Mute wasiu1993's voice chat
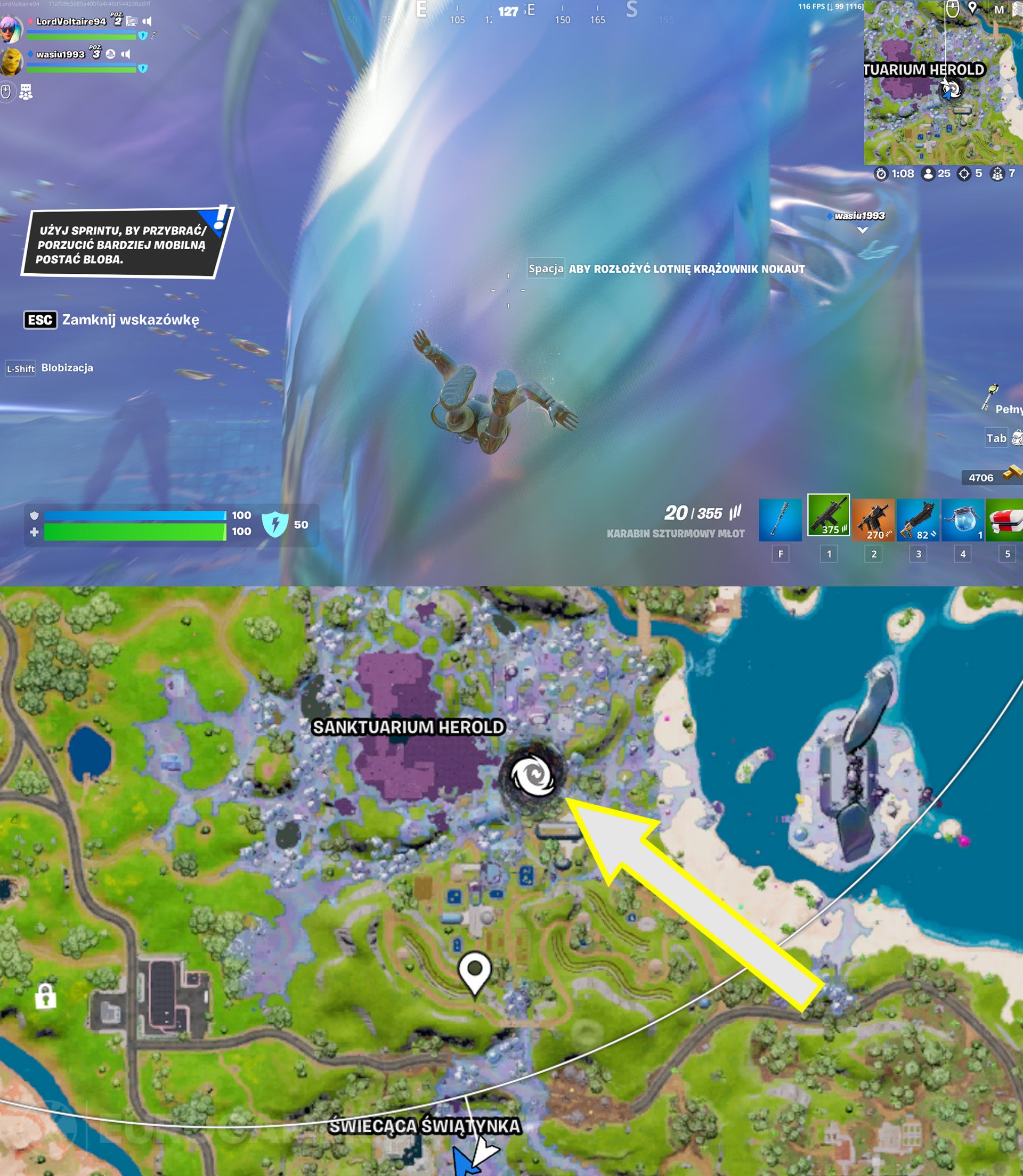1023x1176 pixels. pyautogui.click(x=127, y=55)
